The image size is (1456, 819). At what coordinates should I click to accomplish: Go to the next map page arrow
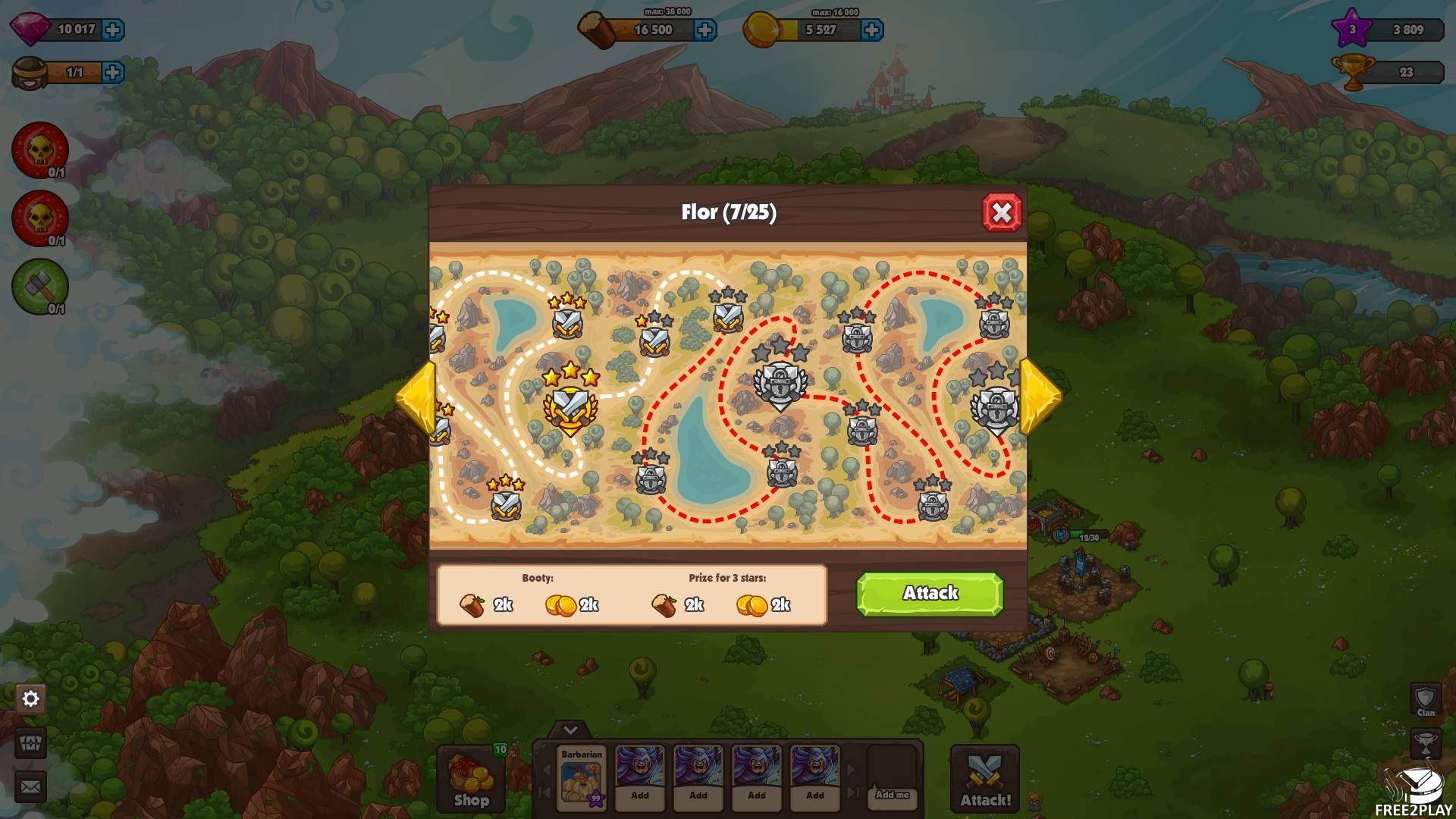(1040, 395)
